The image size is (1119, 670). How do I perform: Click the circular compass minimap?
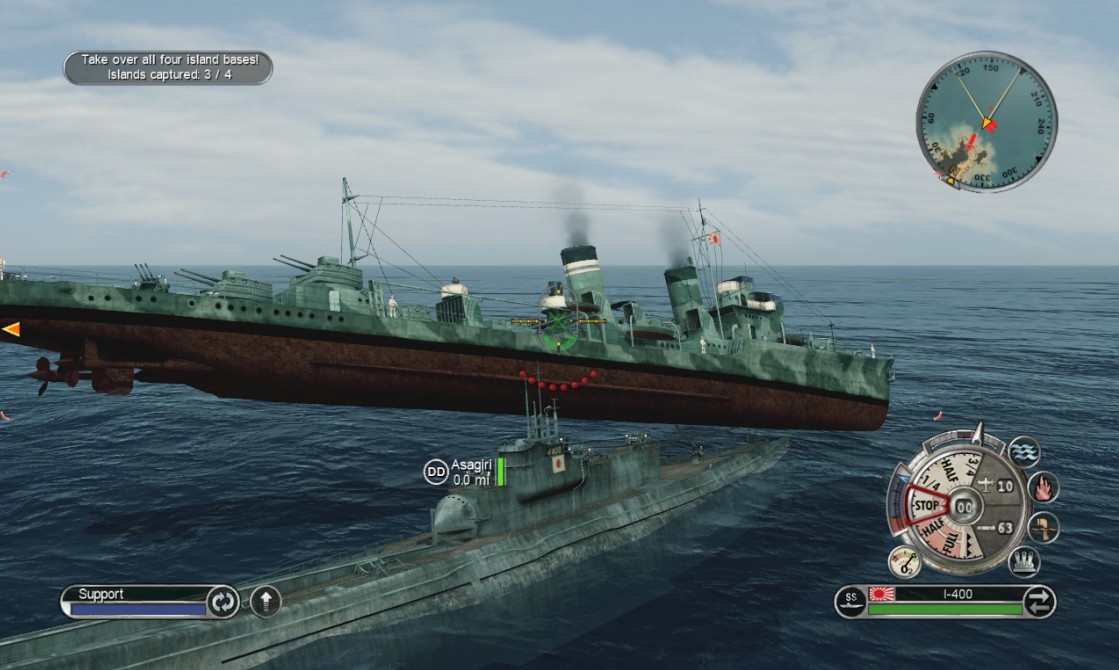[x=985, y=122]
